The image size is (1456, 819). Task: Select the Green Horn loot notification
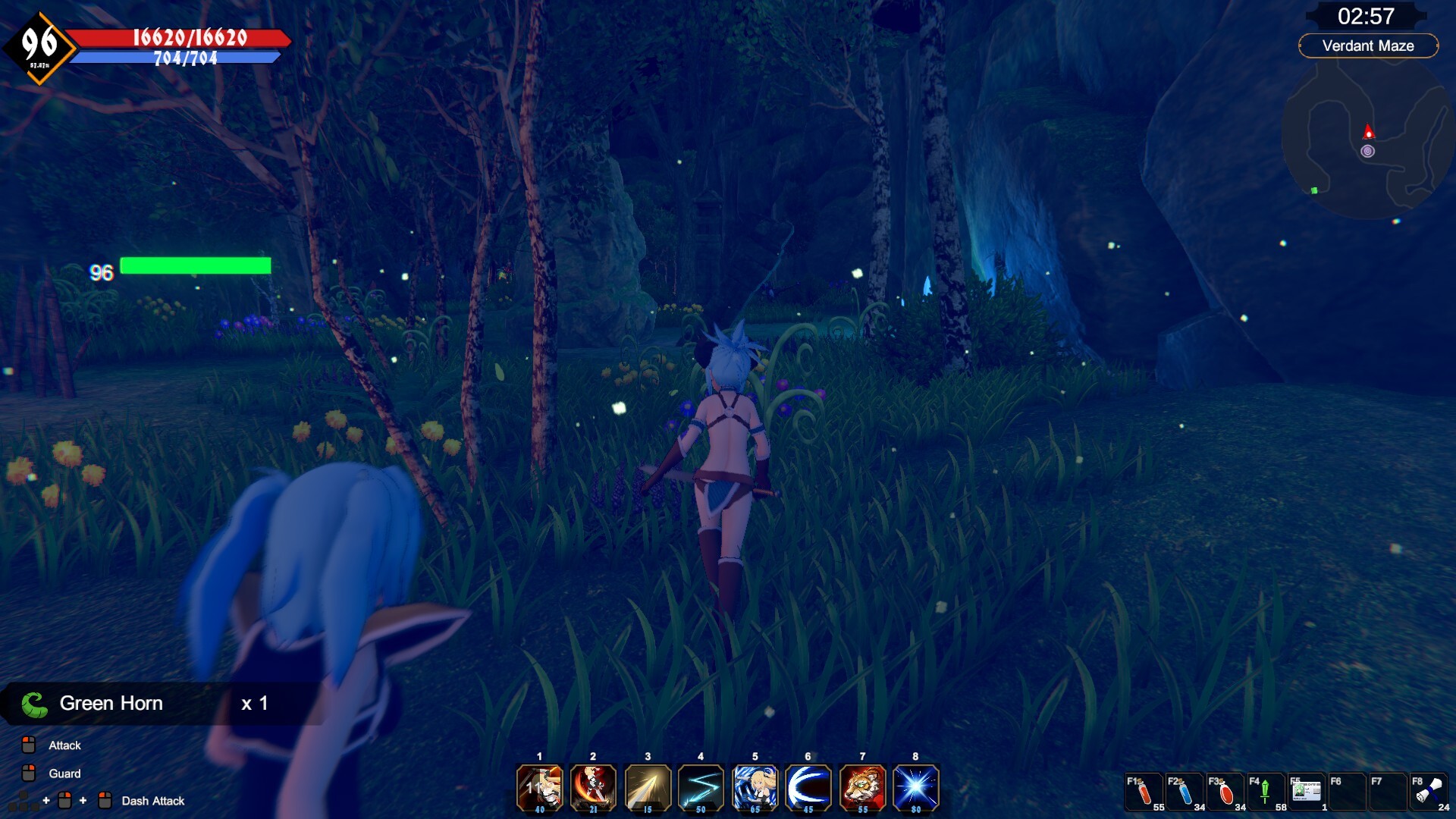click(144, 704)
